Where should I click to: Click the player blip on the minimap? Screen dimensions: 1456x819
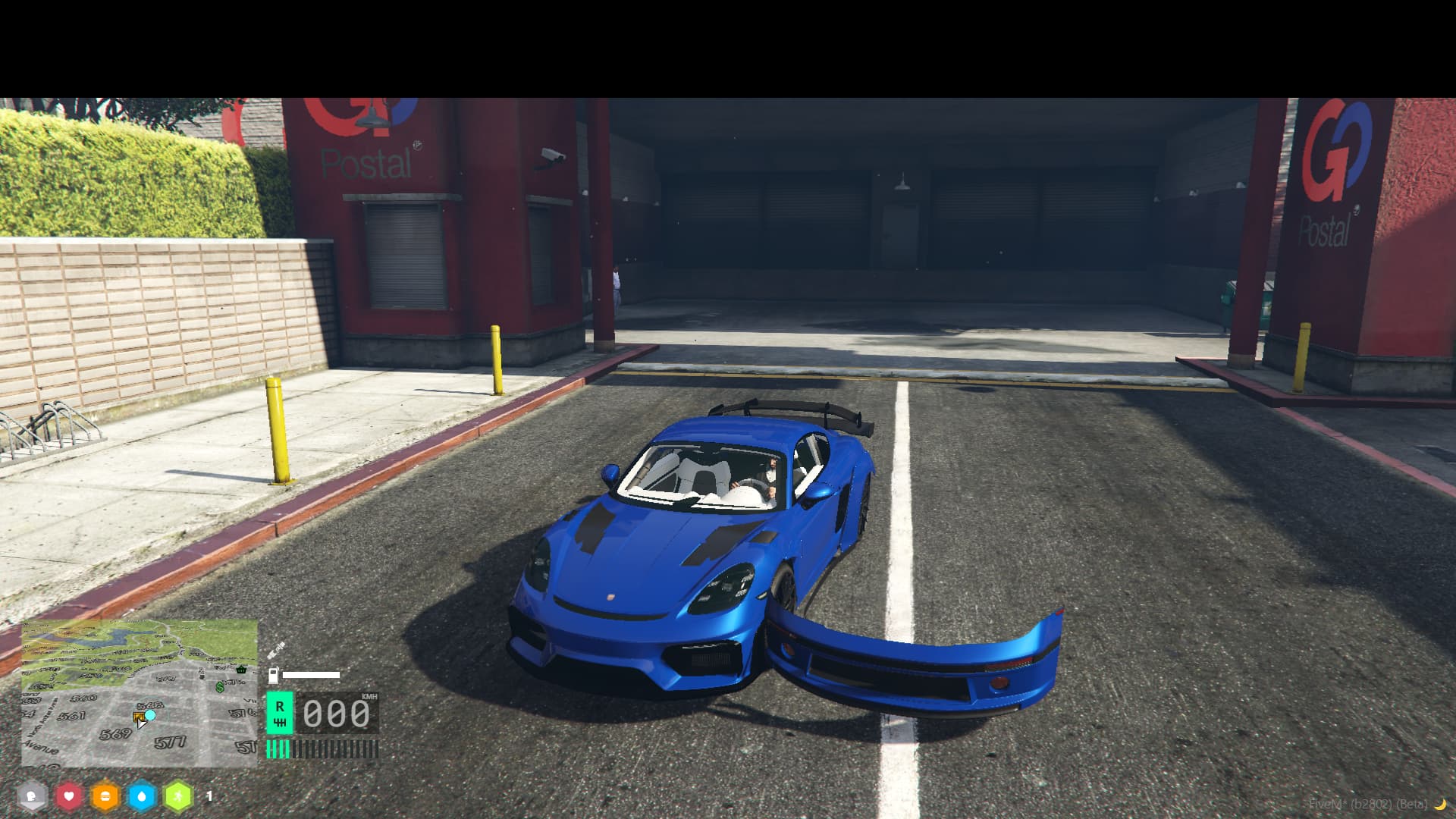tap(149, 714)
